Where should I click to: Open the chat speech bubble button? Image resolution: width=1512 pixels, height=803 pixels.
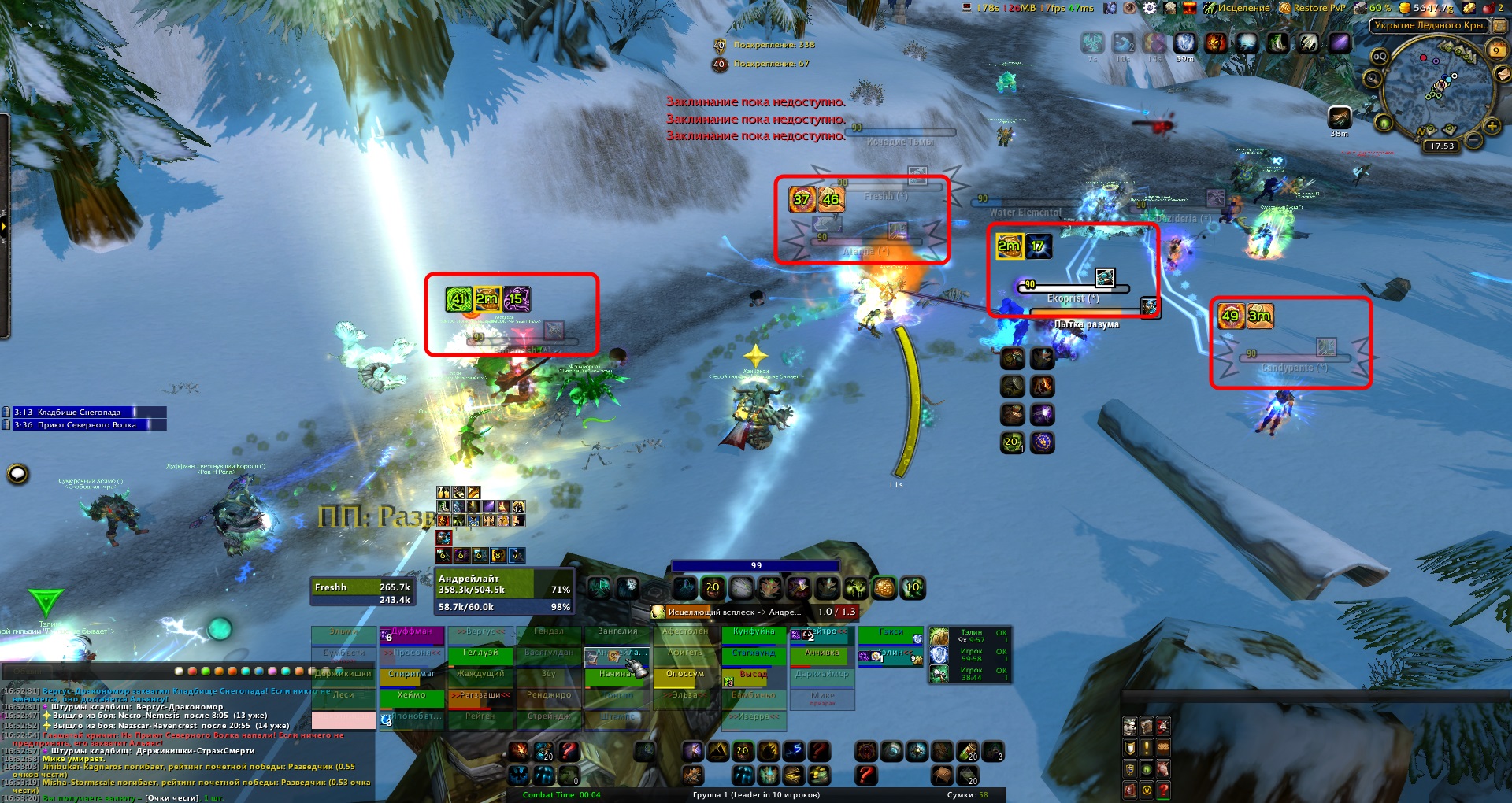(x=18, y=474)
